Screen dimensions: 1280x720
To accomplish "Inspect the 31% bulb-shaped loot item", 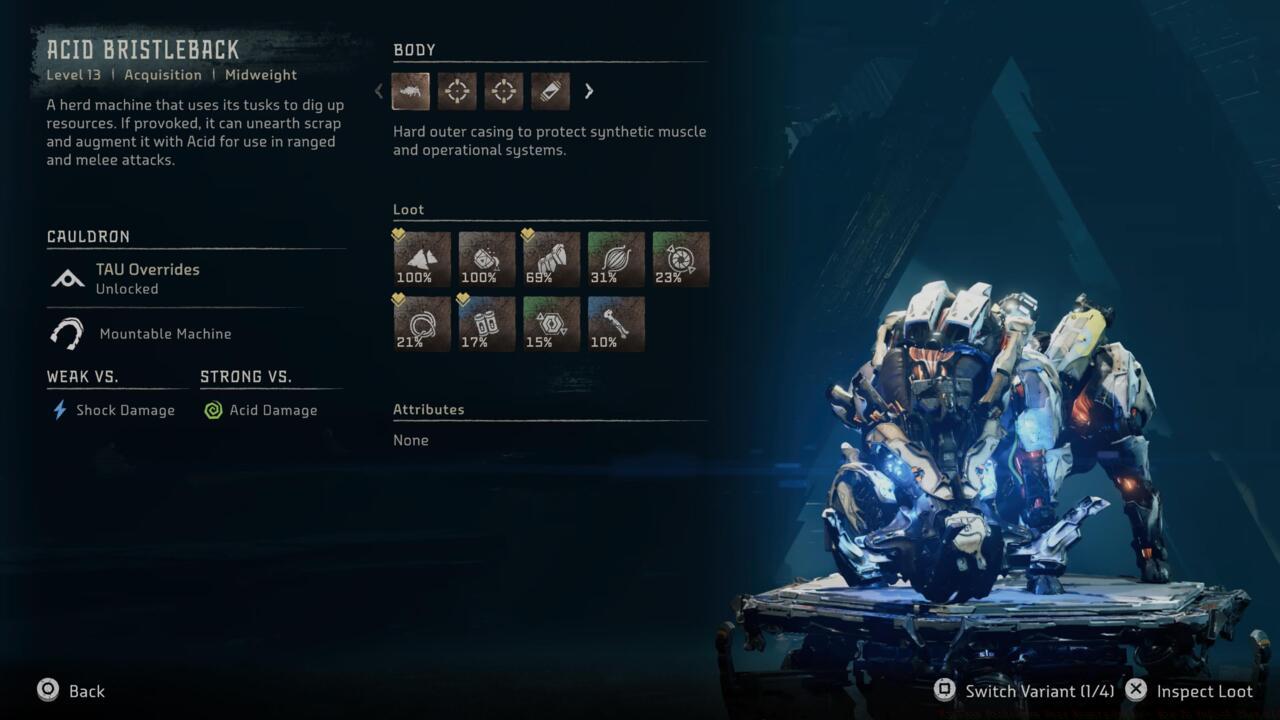I will click(615, 258).
